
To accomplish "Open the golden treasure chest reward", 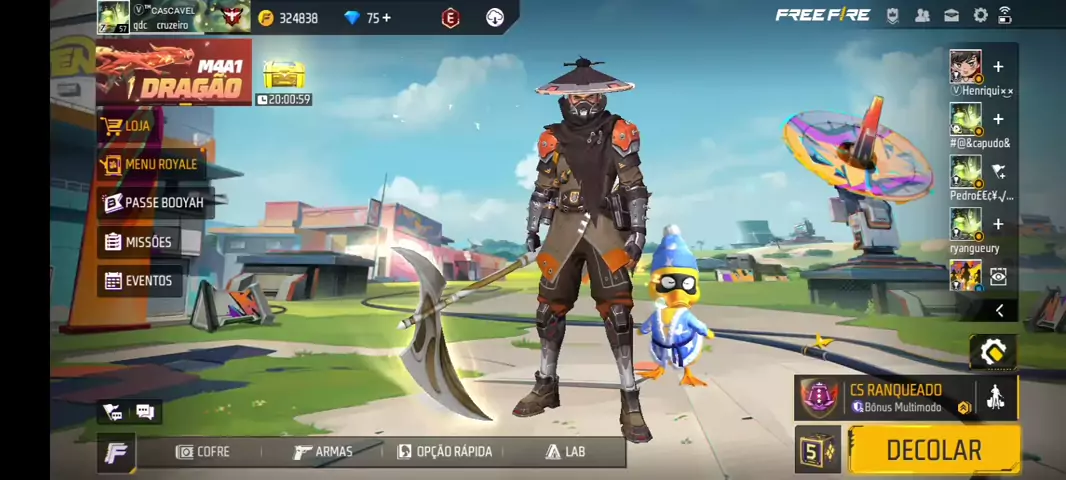I will pyautogui.click(x=283, y=74).
